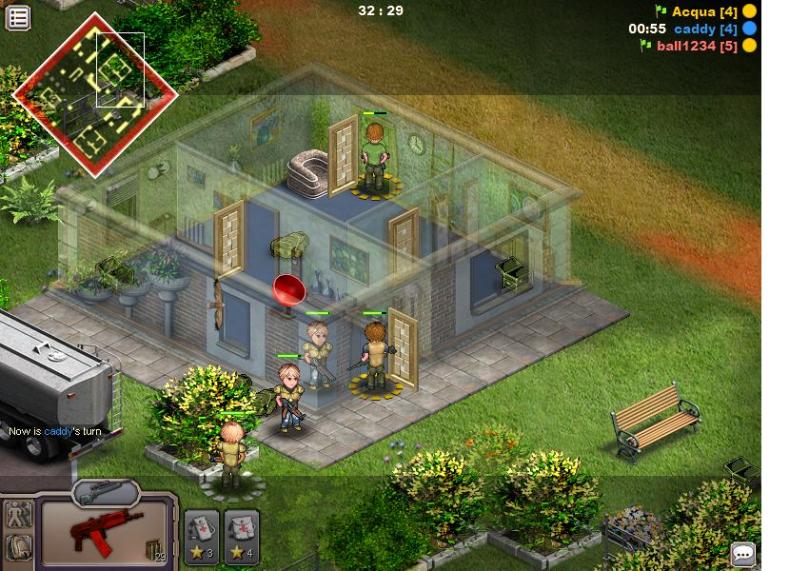Screen dimensions: 809x571
Task: Toggle the soldier stance button
Action: [x=18, y=515]
